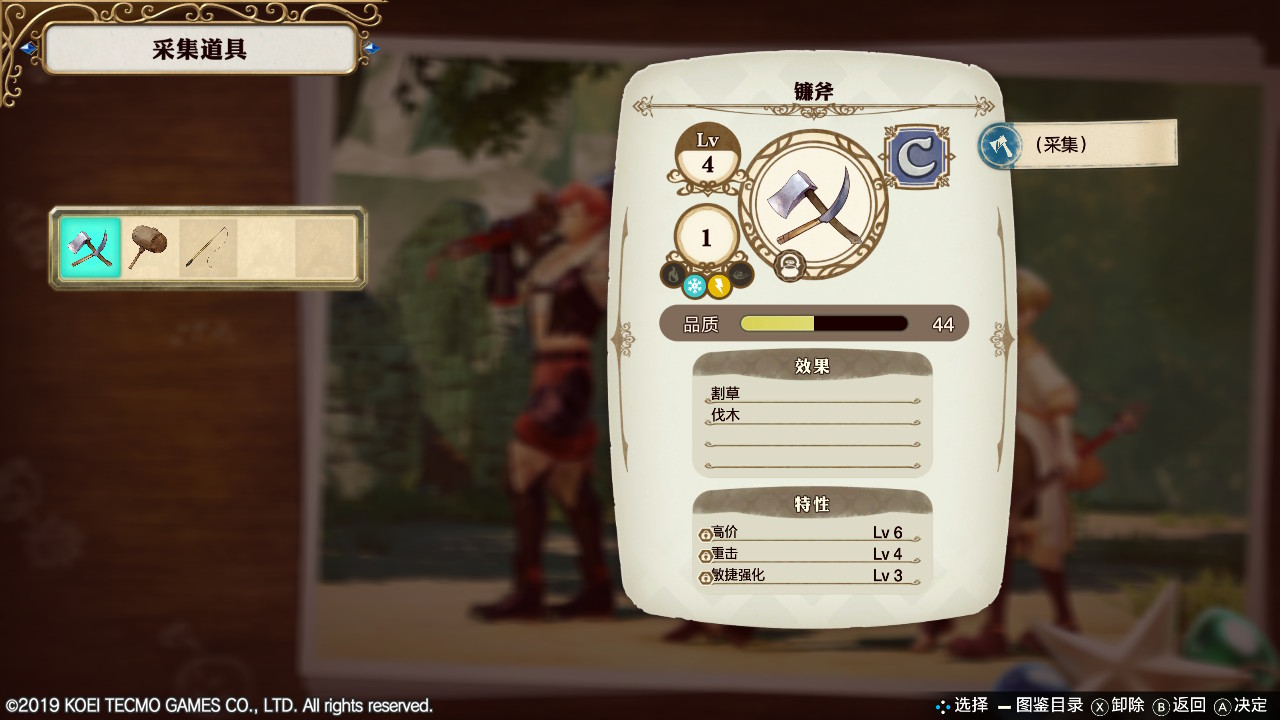Click the small gem pouch icon below the axe
The height and width of the screenshot is (720, 1280).
click(791, 266)
